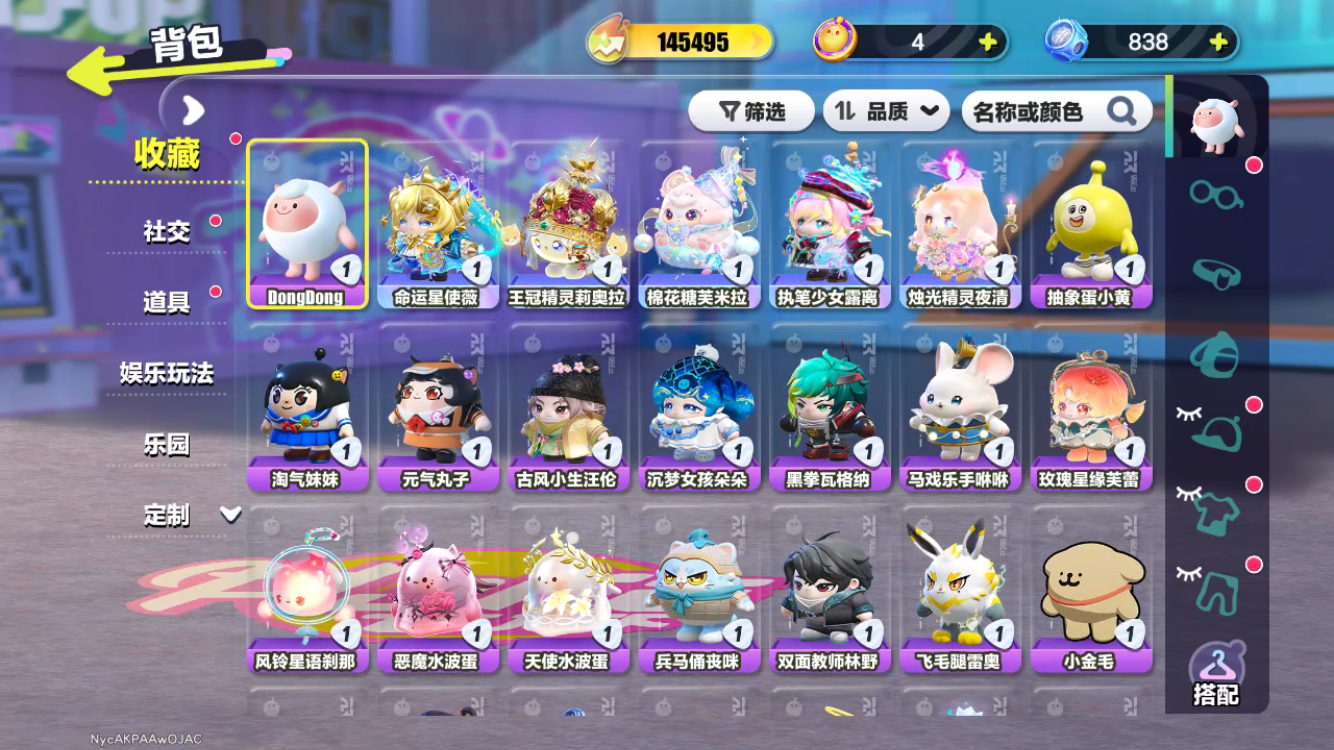Image resolution: width=1334 pixels, height=750 pixels.
Task: Open the 搭配 outfit button
Action: (1216, 676)
